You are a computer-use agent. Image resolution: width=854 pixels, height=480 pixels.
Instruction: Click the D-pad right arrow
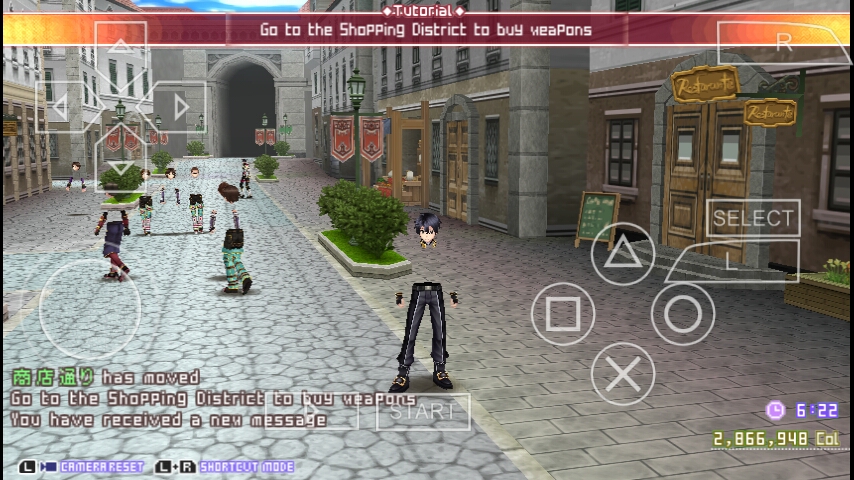(x=181, y=106)
